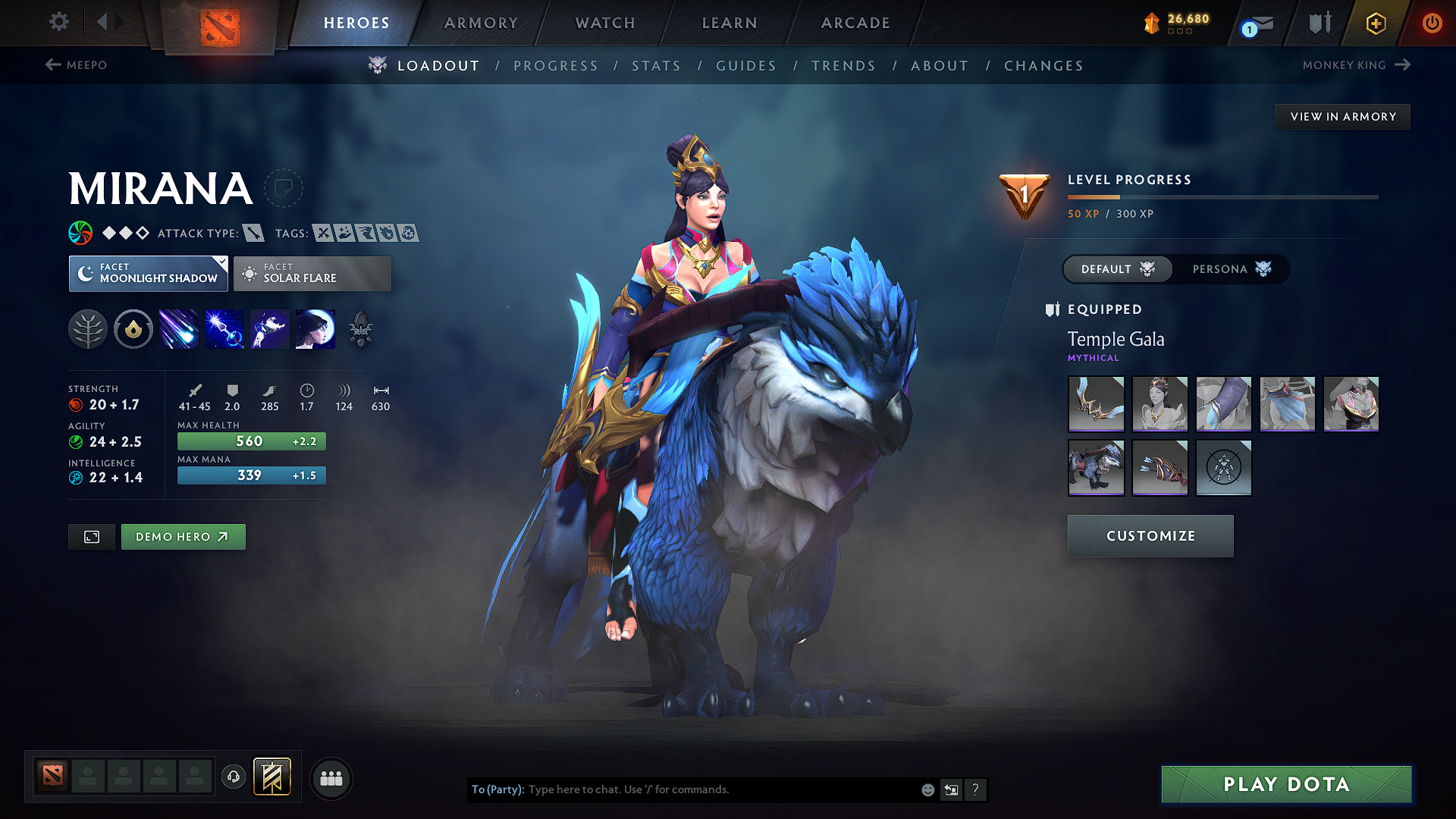
Task: Click the voice chat headset icon
Action: click(233, 778)
